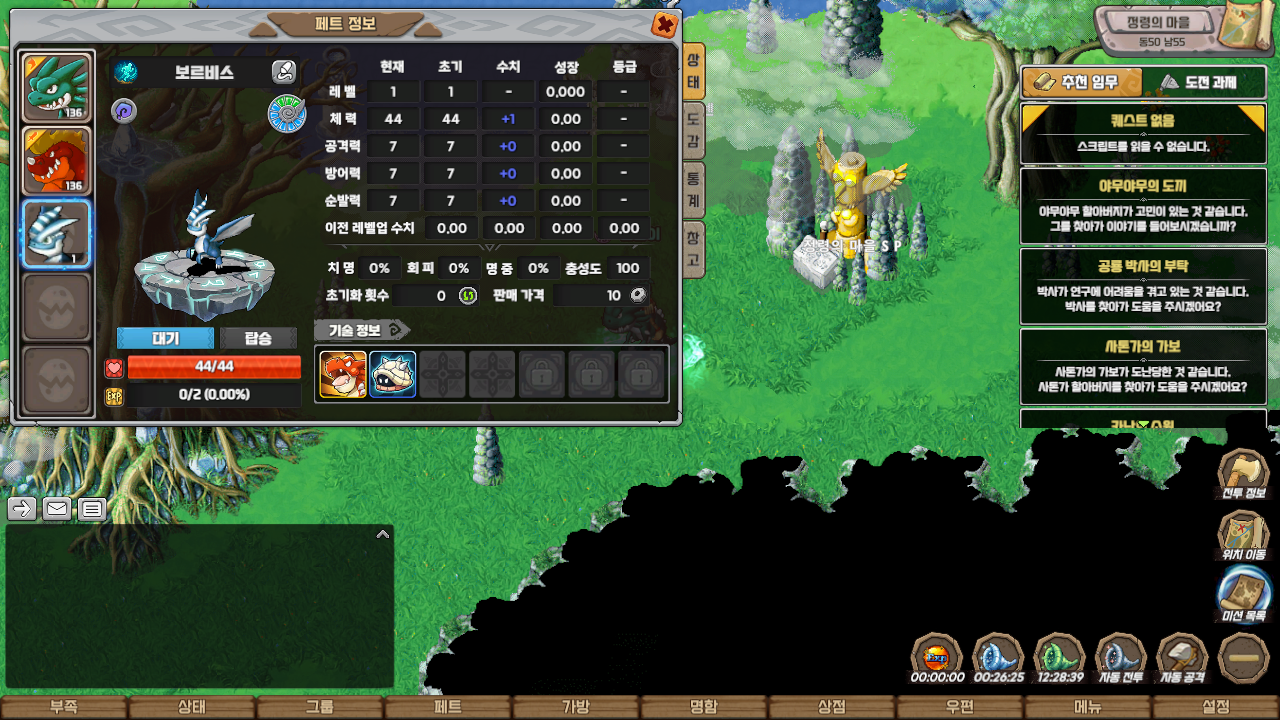Close the pet info window
Viewport: 1280px width, 720px height.
[x=664, y=25]
